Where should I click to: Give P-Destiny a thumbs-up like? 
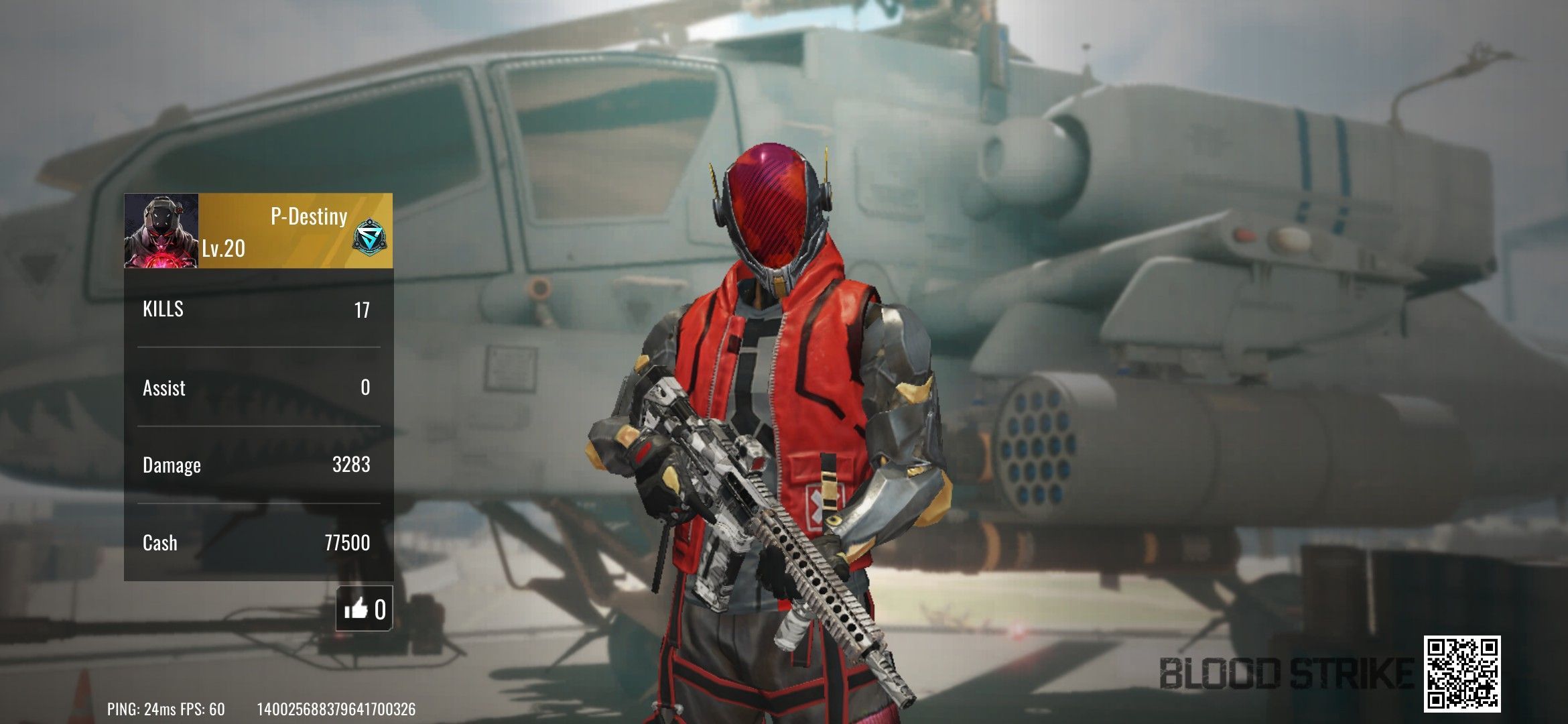click(364, 609)
